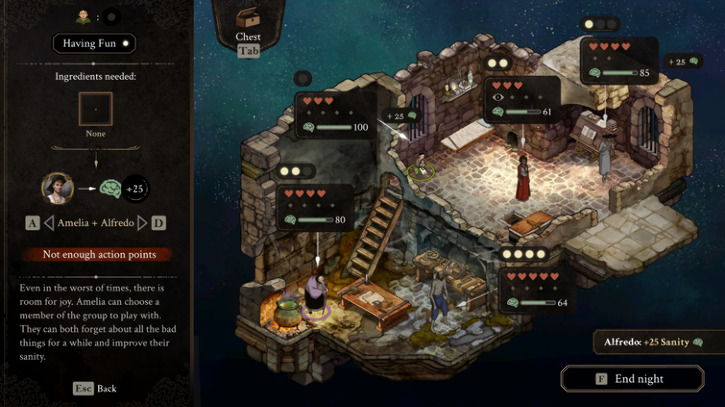The height and width of the screenshot is (407, 725).
Task: End the night
Action: click(x=625, y=379)
